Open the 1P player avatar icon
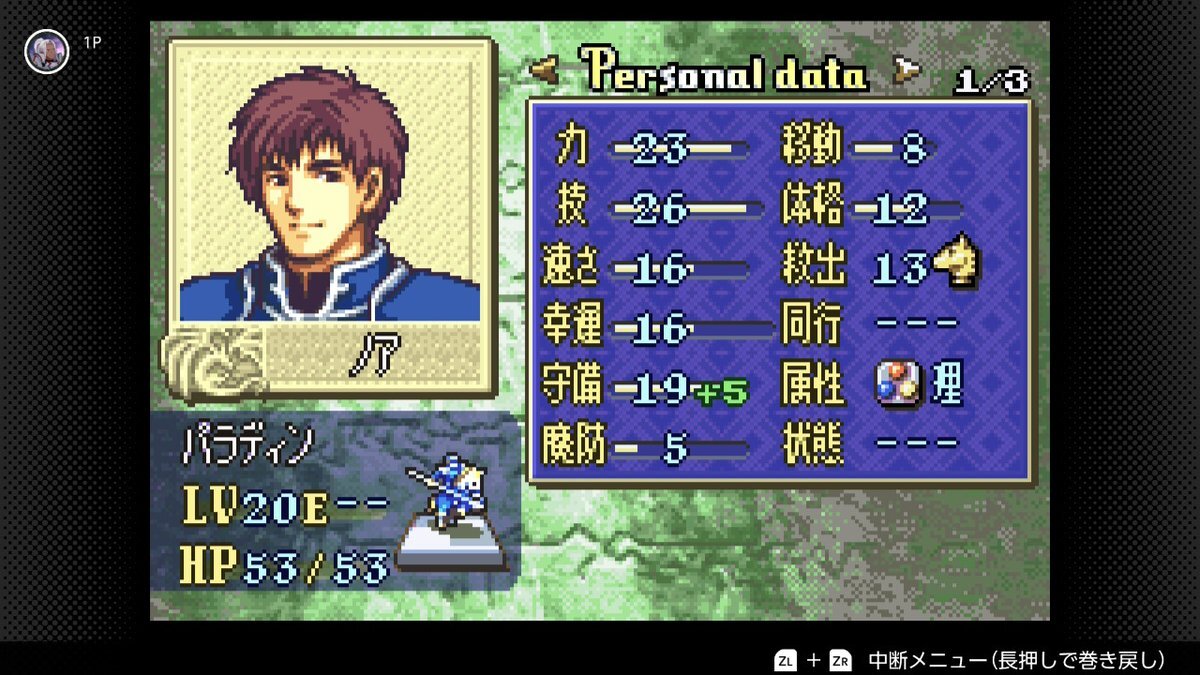 click(46, 50)
